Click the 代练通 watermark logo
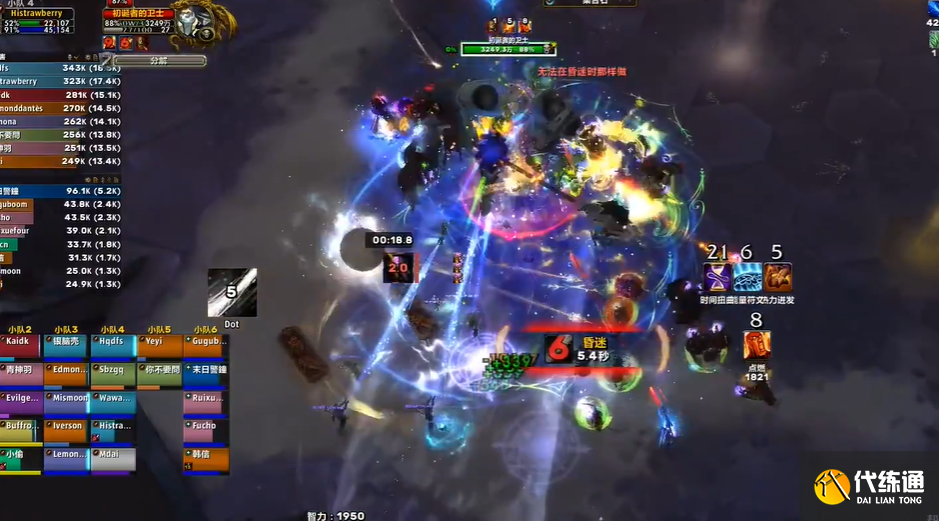Image resolution: width=939 pixels, height=521 pixels. tap(870, 486)
